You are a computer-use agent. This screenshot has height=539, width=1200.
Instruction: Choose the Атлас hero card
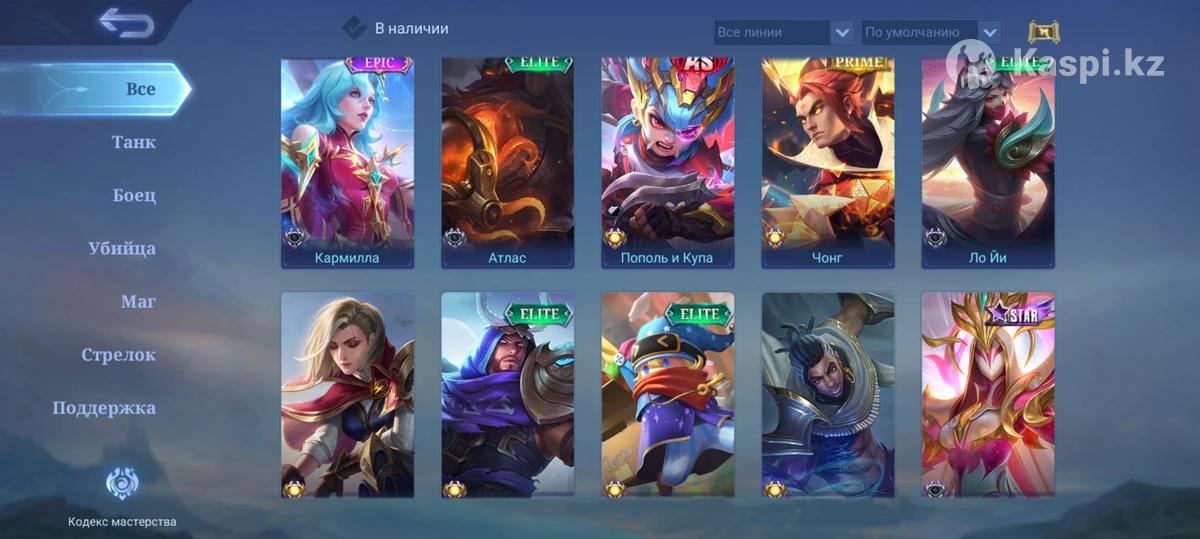[x=507, y=162]
